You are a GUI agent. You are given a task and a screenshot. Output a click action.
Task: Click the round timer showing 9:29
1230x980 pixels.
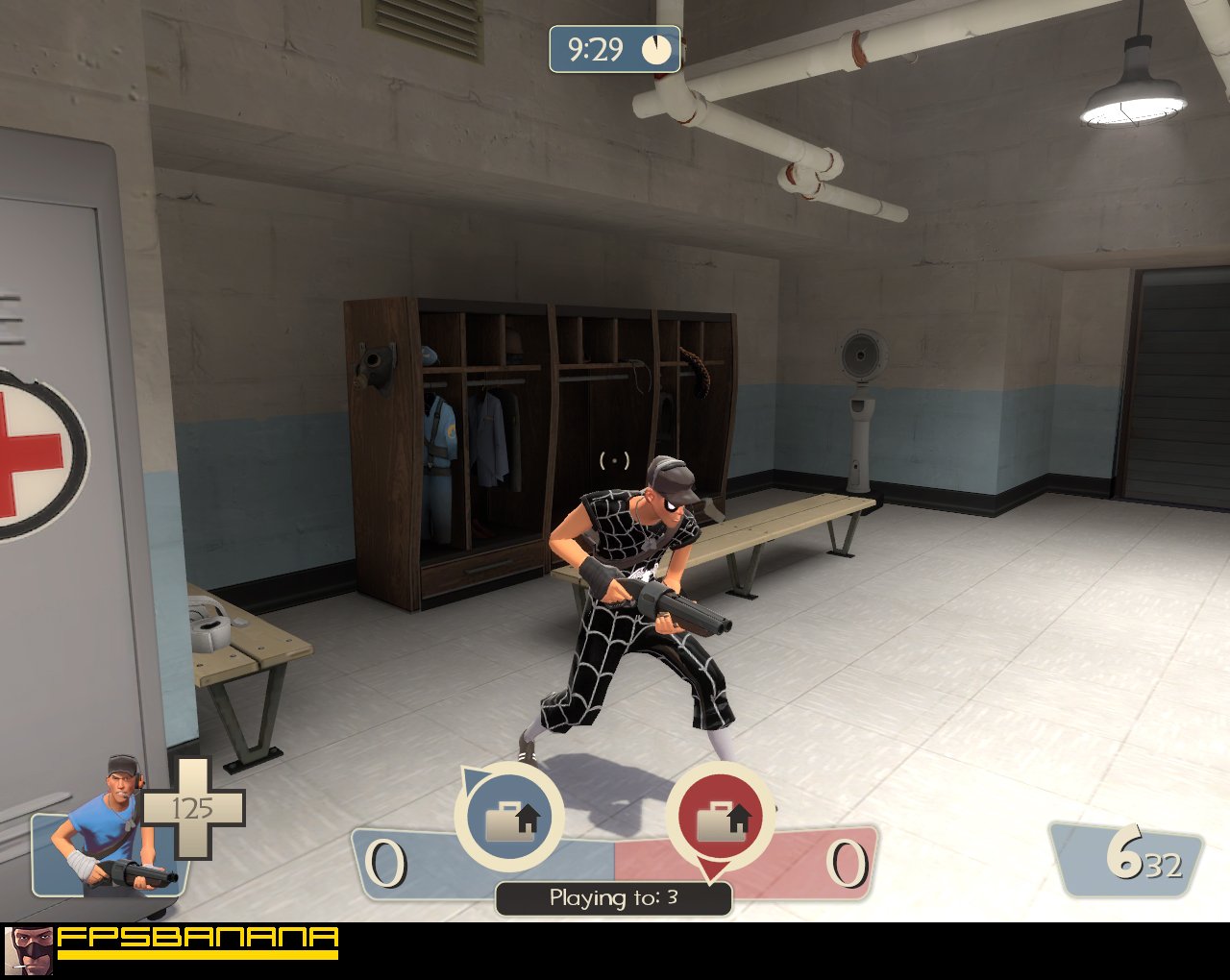[598, 50]
